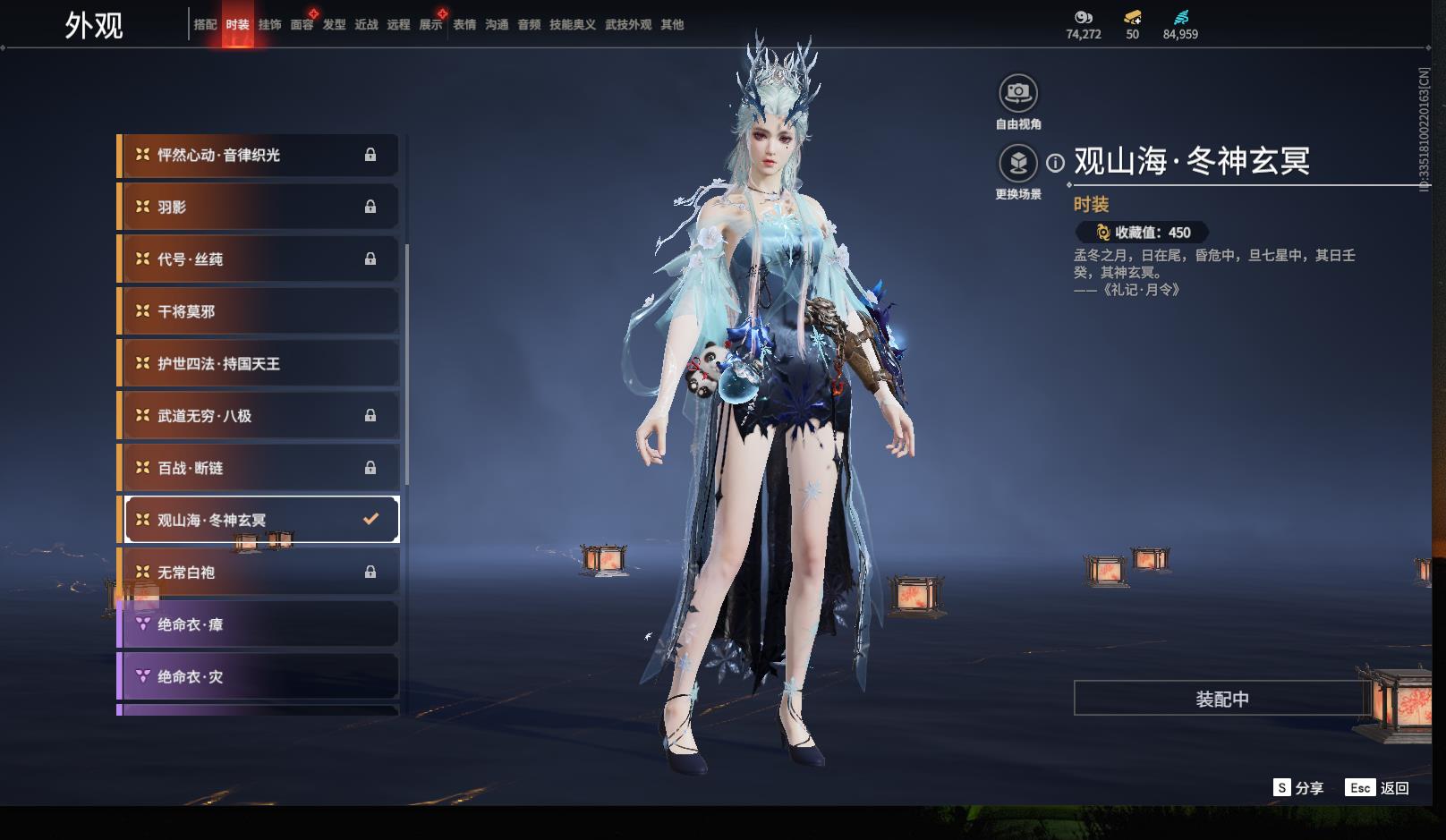The width and height of the screenshot is (1446, 840).
Task: Select the 百战·断链 outfit
Action: click(x=259, y=468)
